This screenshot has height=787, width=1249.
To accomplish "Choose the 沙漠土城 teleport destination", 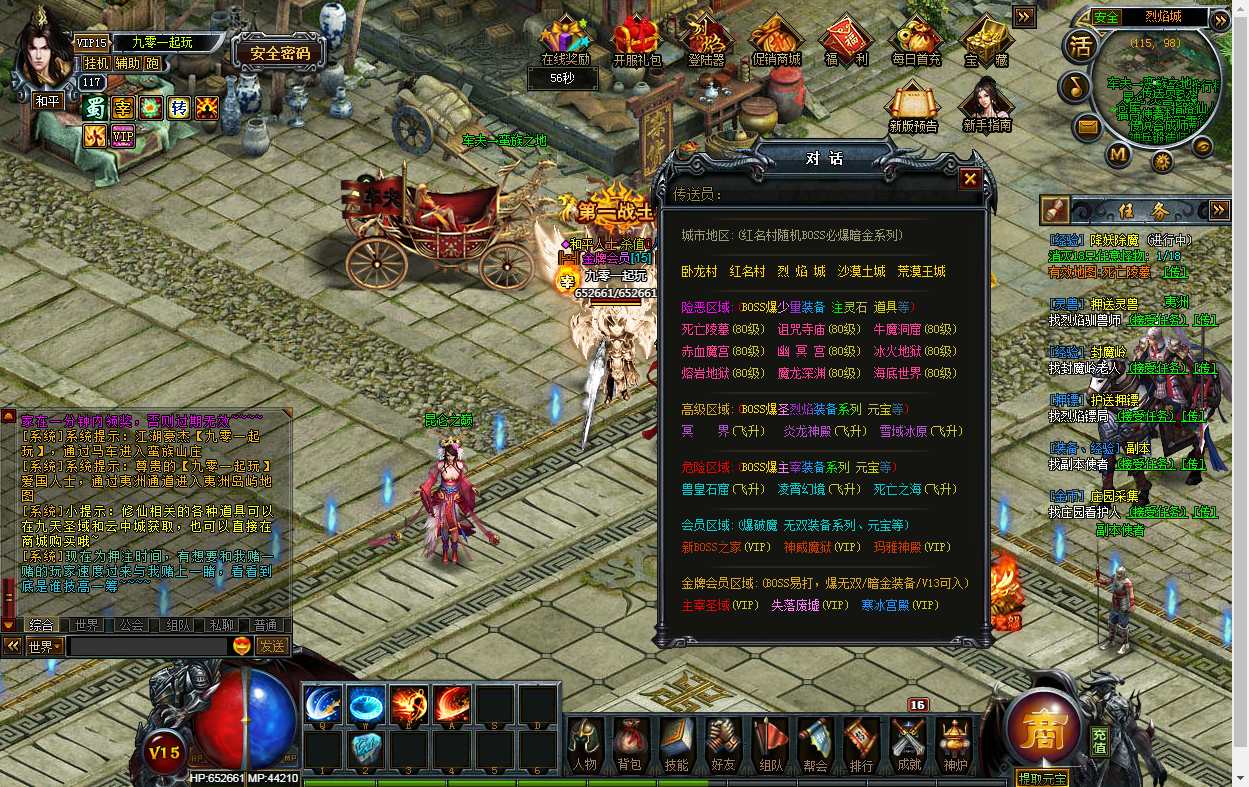I will click(861, 271).
